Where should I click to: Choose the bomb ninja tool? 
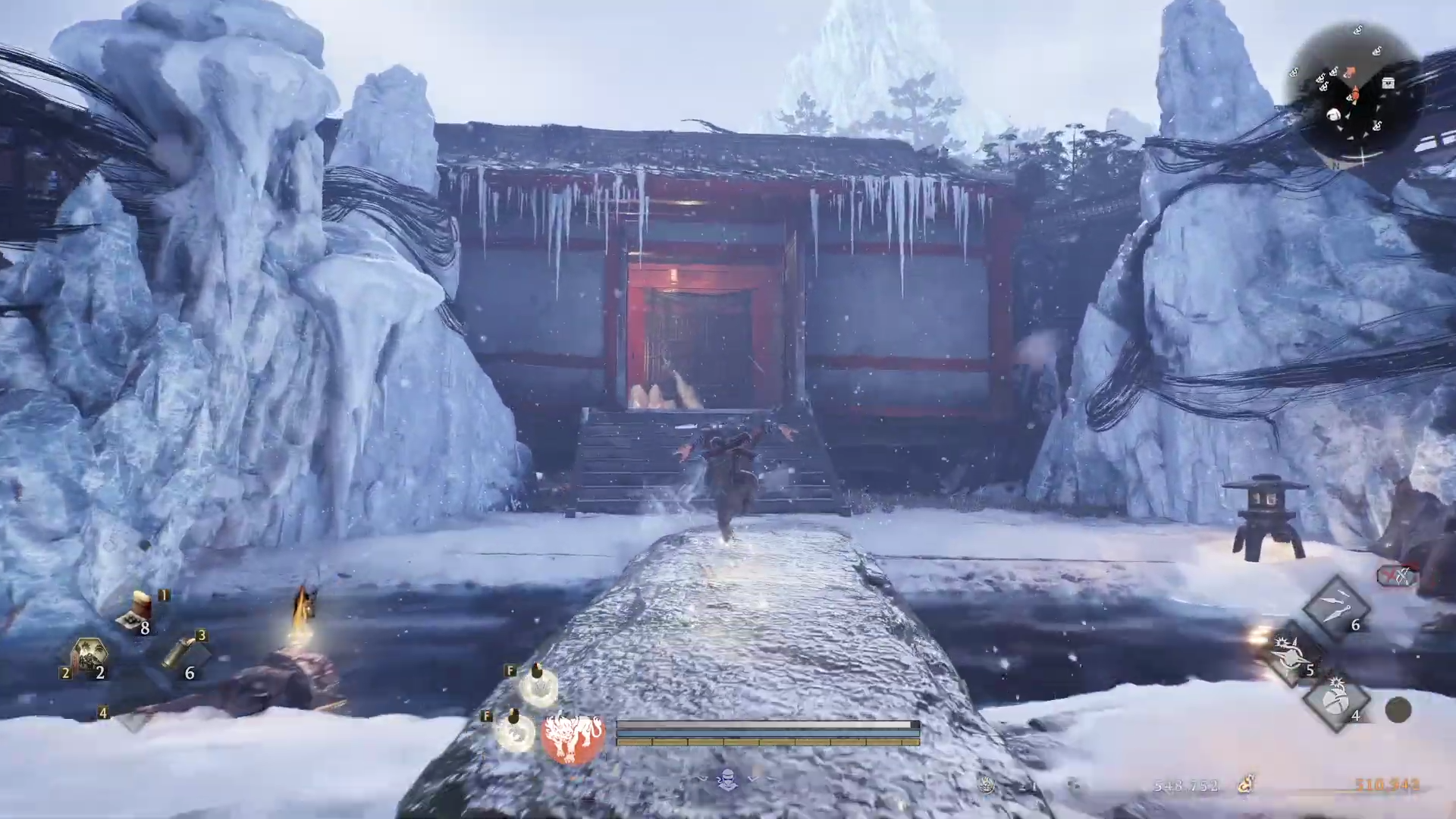[1336, 700]
